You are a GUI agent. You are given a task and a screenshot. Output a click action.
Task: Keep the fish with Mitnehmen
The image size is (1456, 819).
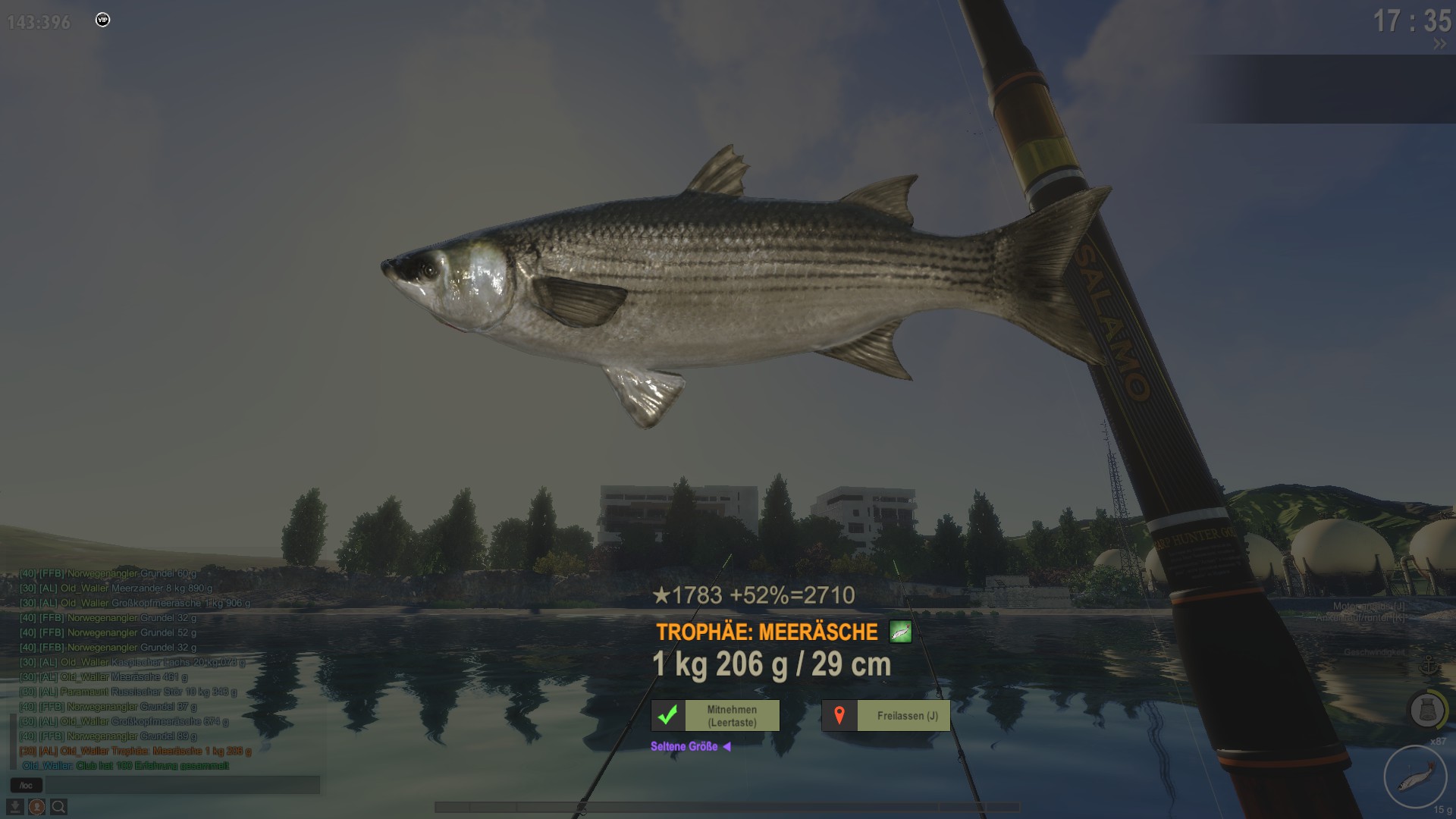(715, 716)
